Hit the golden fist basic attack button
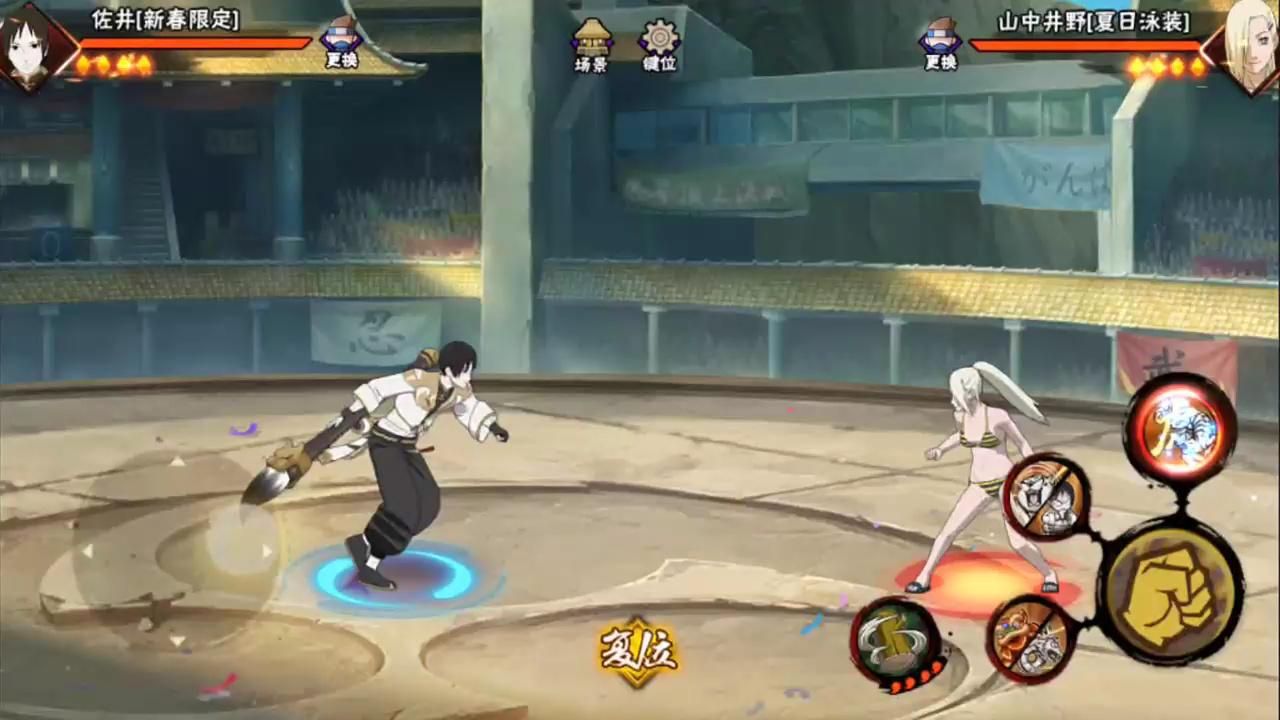 click(1169, 591)
